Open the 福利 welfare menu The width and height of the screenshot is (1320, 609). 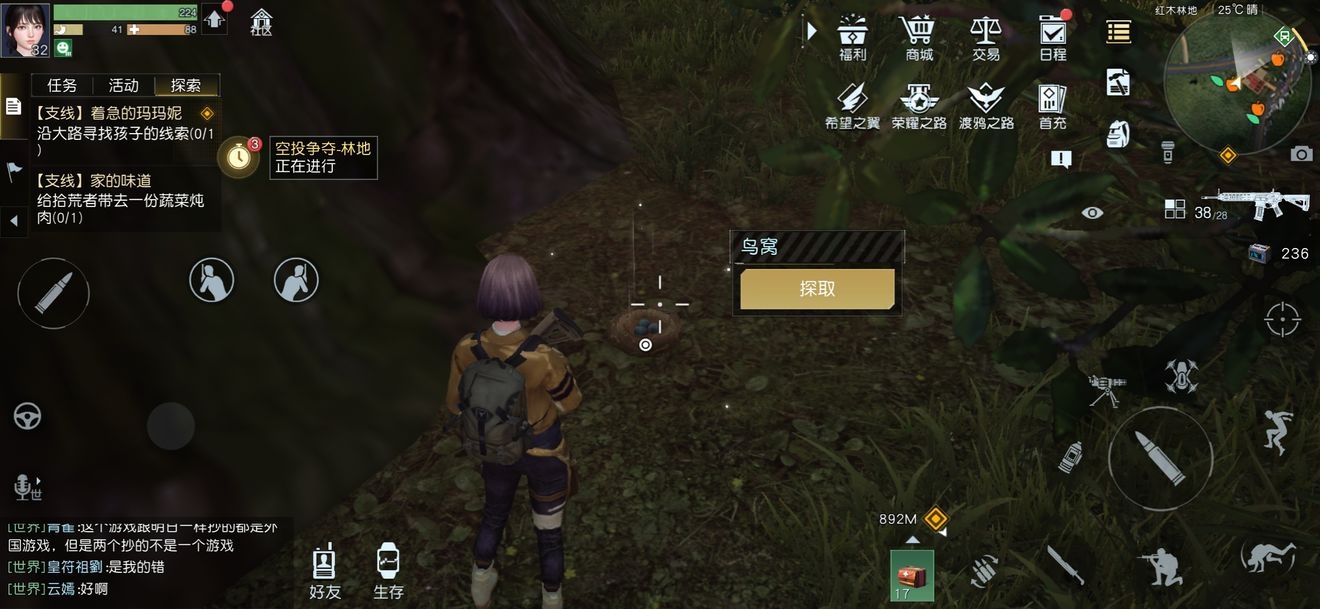pos(852,37)
